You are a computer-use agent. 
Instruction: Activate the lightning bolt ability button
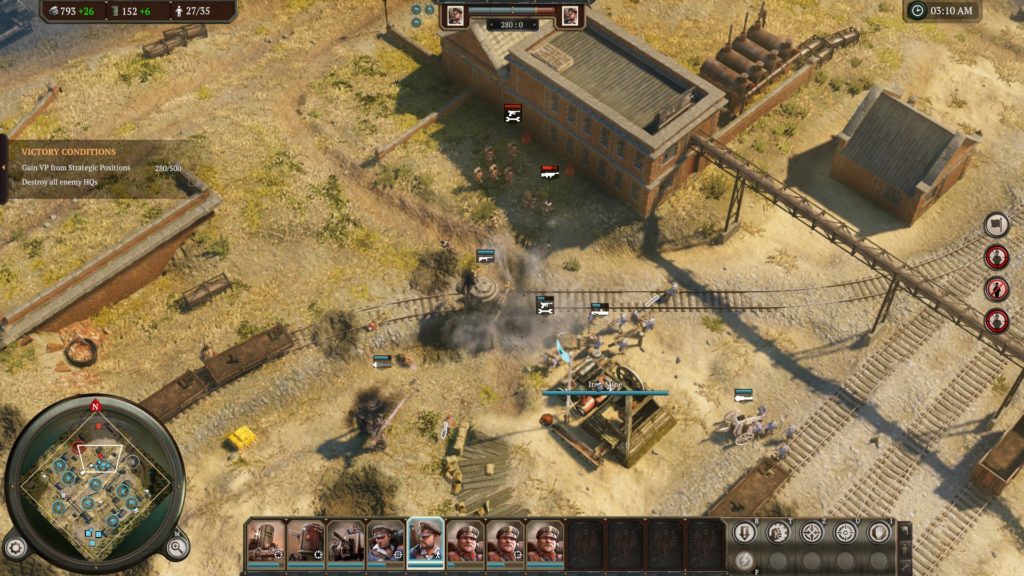(744, 560)
